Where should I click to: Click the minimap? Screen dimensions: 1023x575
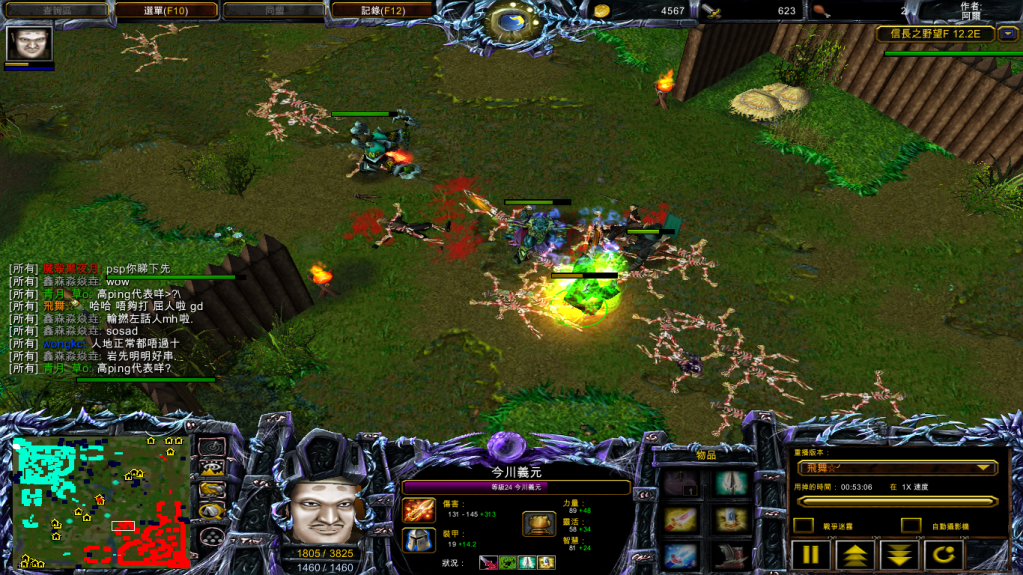click(x=100, y=500)
